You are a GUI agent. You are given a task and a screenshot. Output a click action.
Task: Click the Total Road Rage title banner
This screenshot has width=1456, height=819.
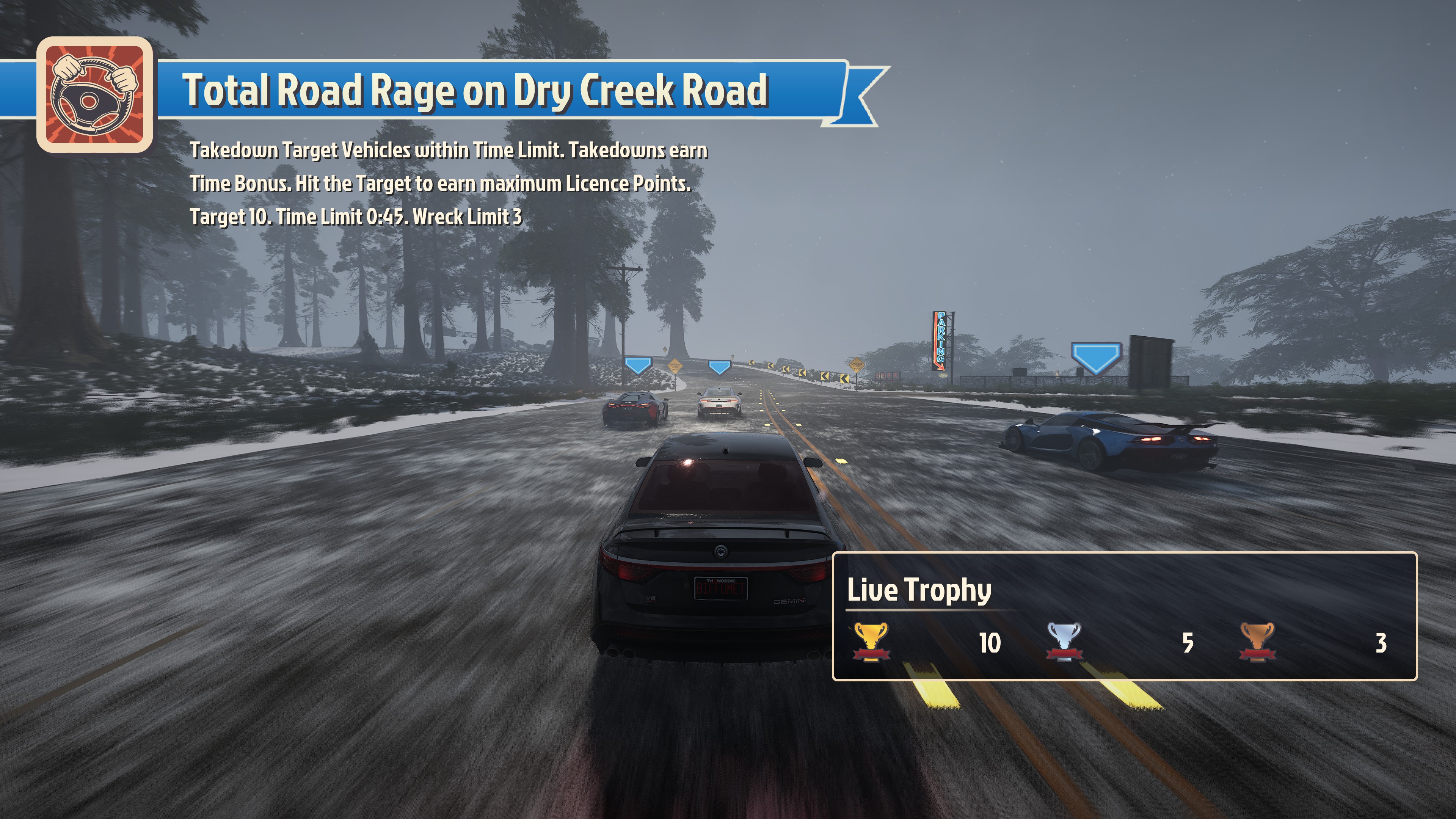pyautogui.click(x=475, y=91)
